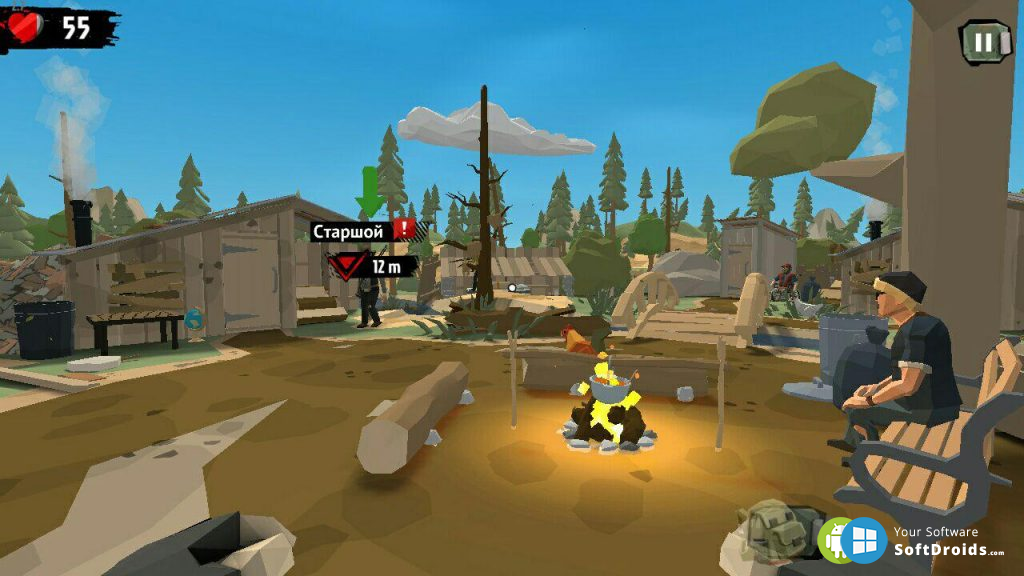Pause the game with the top-right button
Viewport: 1024px width, 576px height.
984,42
